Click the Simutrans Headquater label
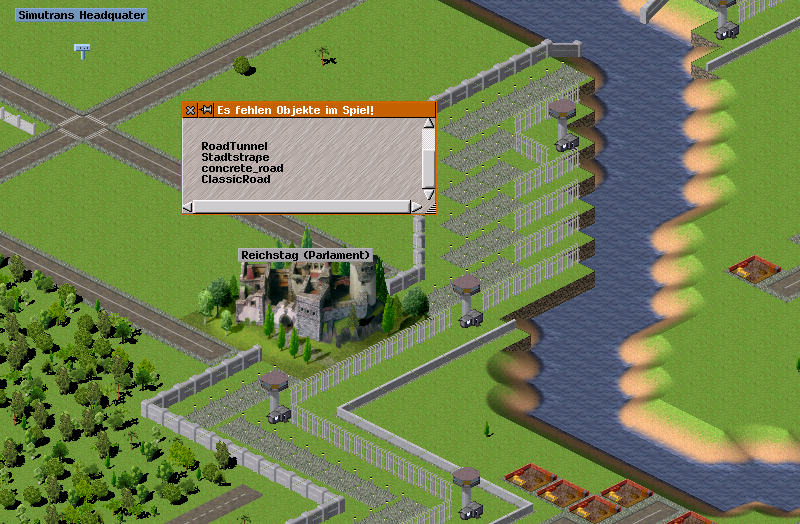This screenshot has width=800, height=524. pyautogui.click(x=81, y=15)
